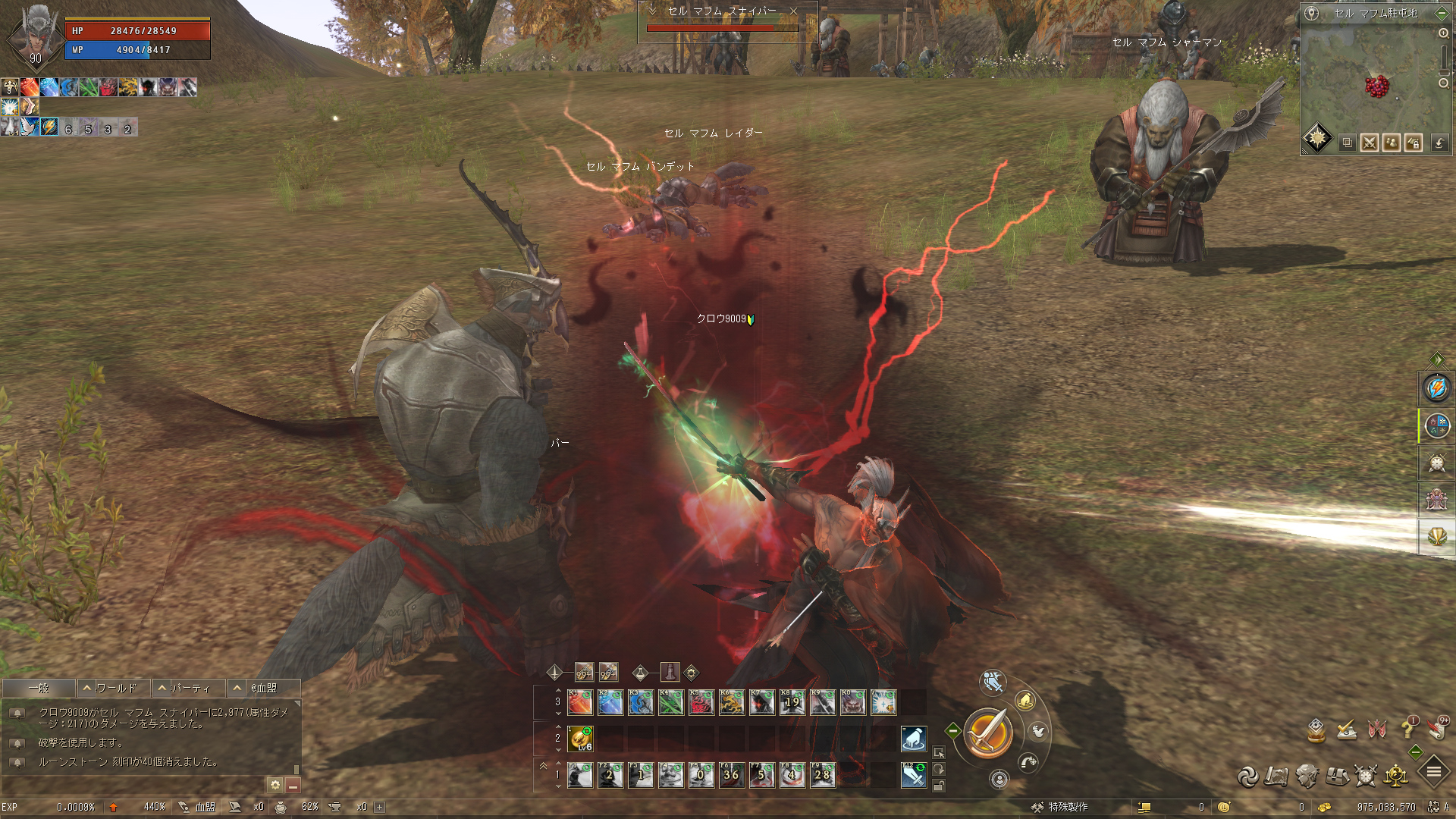Zoom out on the minimap
The height and width of the screenshot is (819, 1456).
click(x=1443, y=83)
